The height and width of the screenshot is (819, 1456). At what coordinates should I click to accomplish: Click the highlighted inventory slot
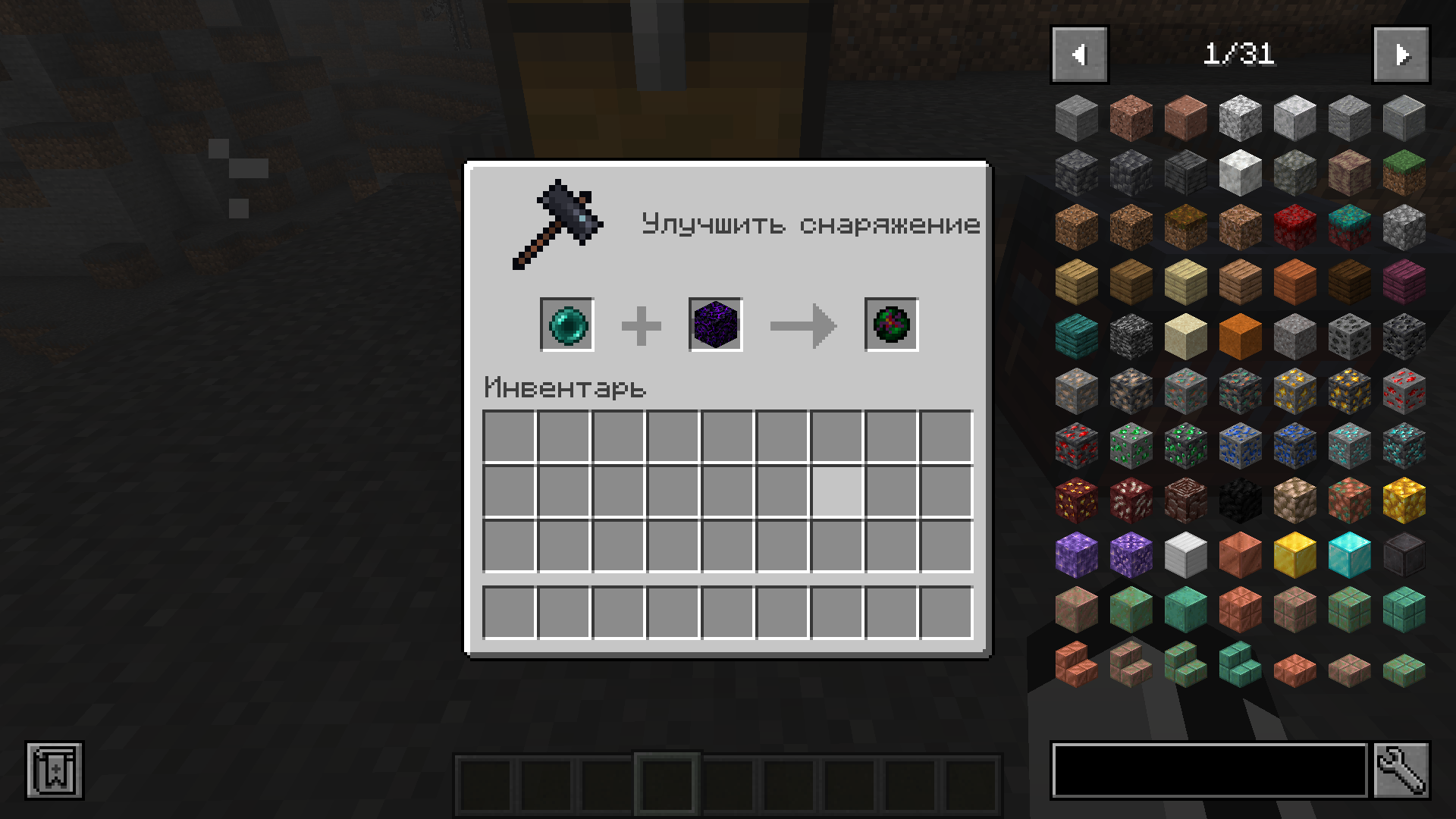tap(836, 492)
